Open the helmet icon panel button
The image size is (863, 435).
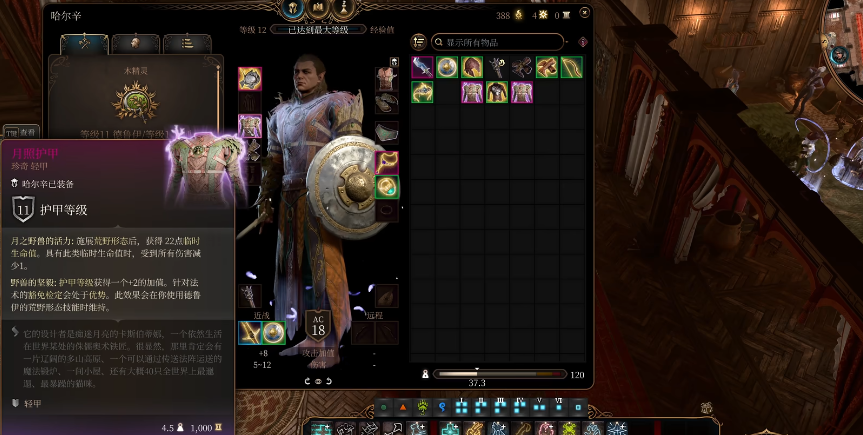(293, 8)
